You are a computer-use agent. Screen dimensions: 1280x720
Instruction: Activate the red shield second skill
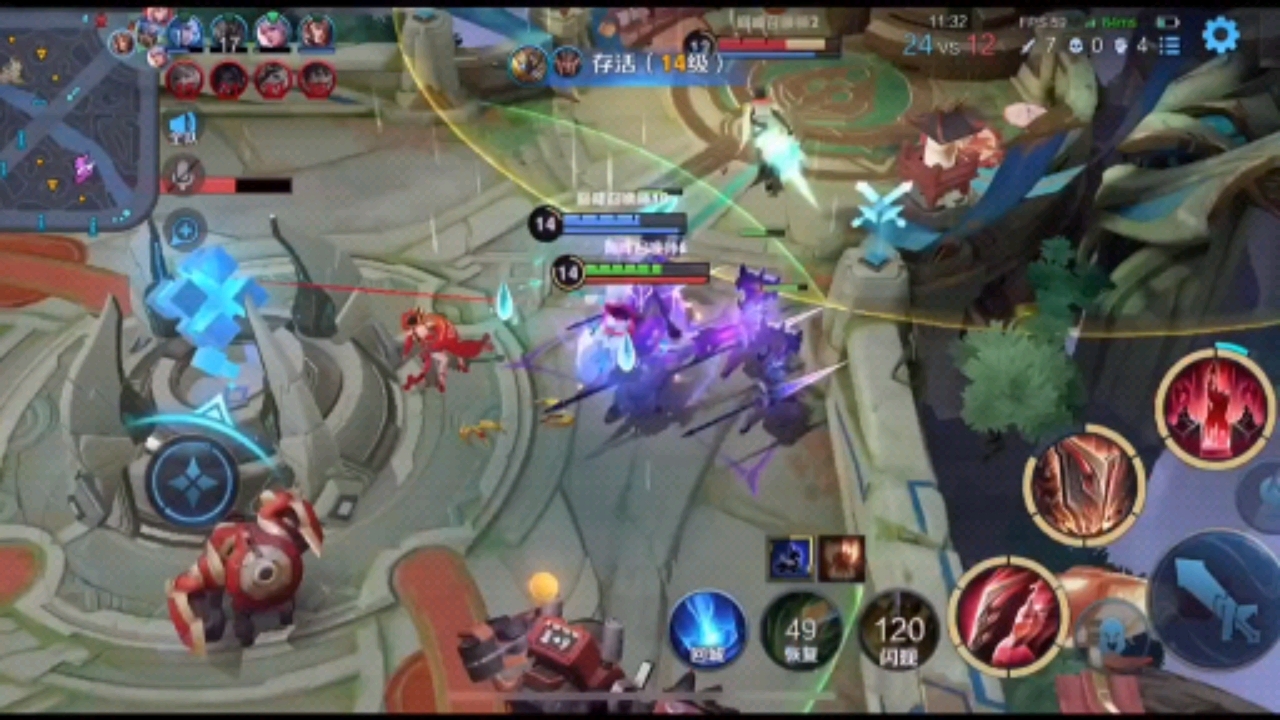(1084, 486)
